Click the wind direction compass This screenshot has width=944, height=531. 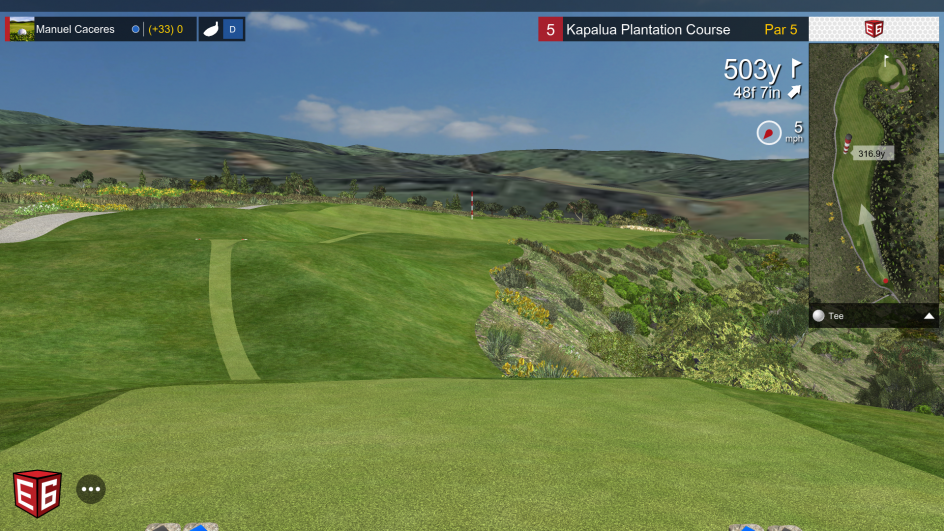[x=768, y=132]
